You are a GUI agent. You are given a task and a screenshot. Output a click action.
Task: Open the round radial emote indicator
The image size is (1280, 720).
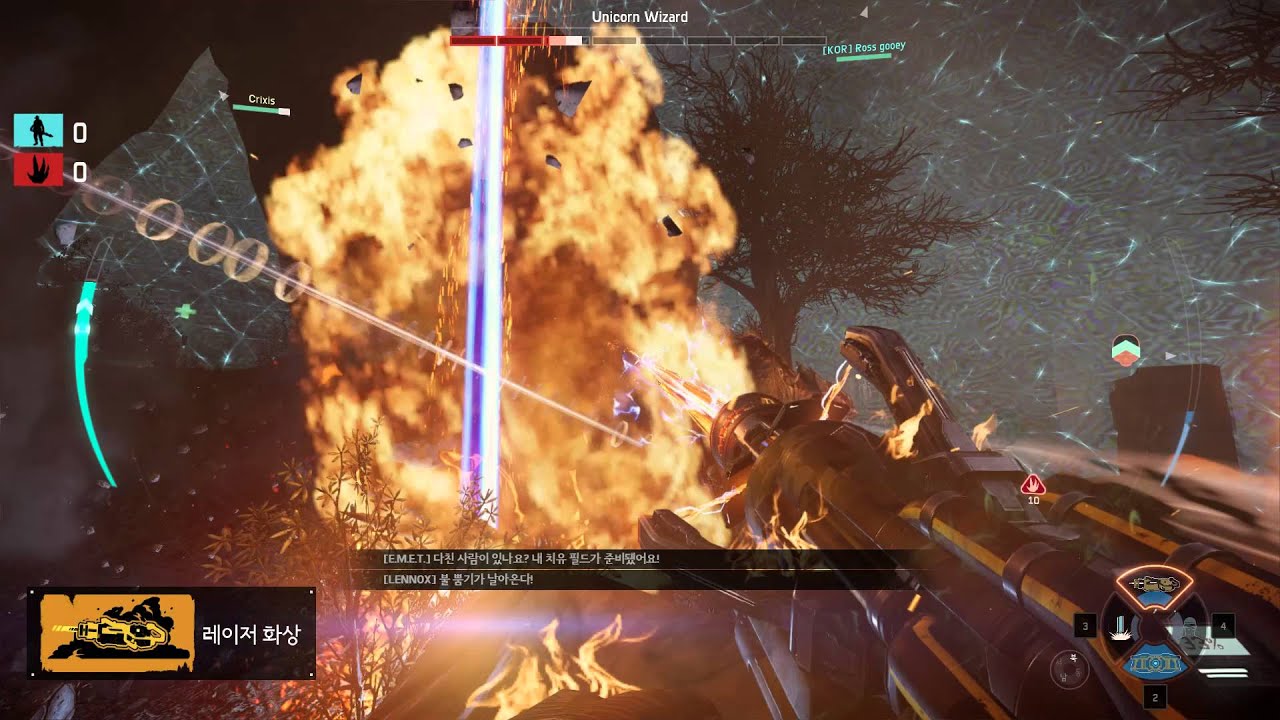coord(1069,668)
